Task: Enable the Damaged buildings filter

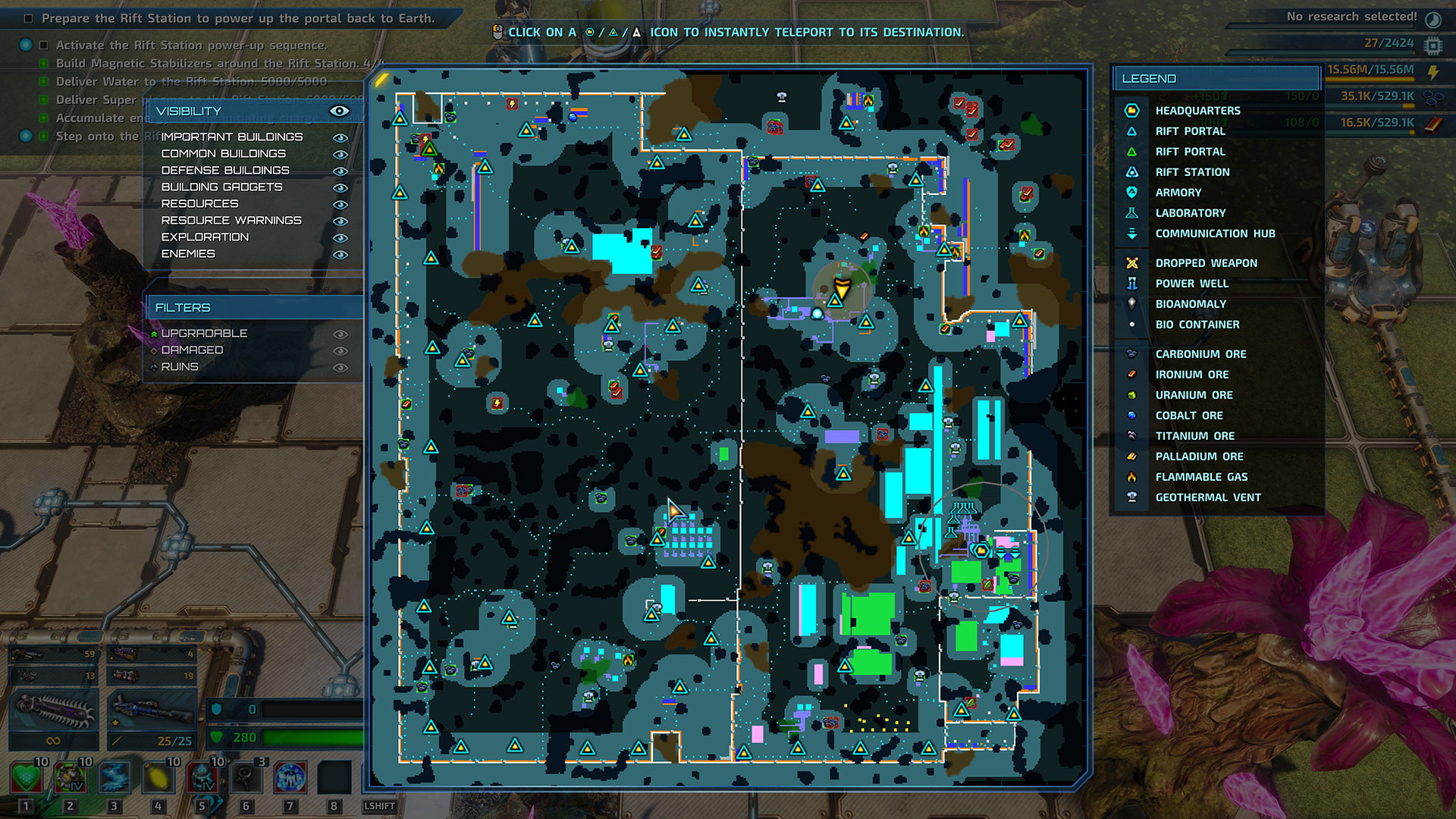Action: tap(340, 350)
